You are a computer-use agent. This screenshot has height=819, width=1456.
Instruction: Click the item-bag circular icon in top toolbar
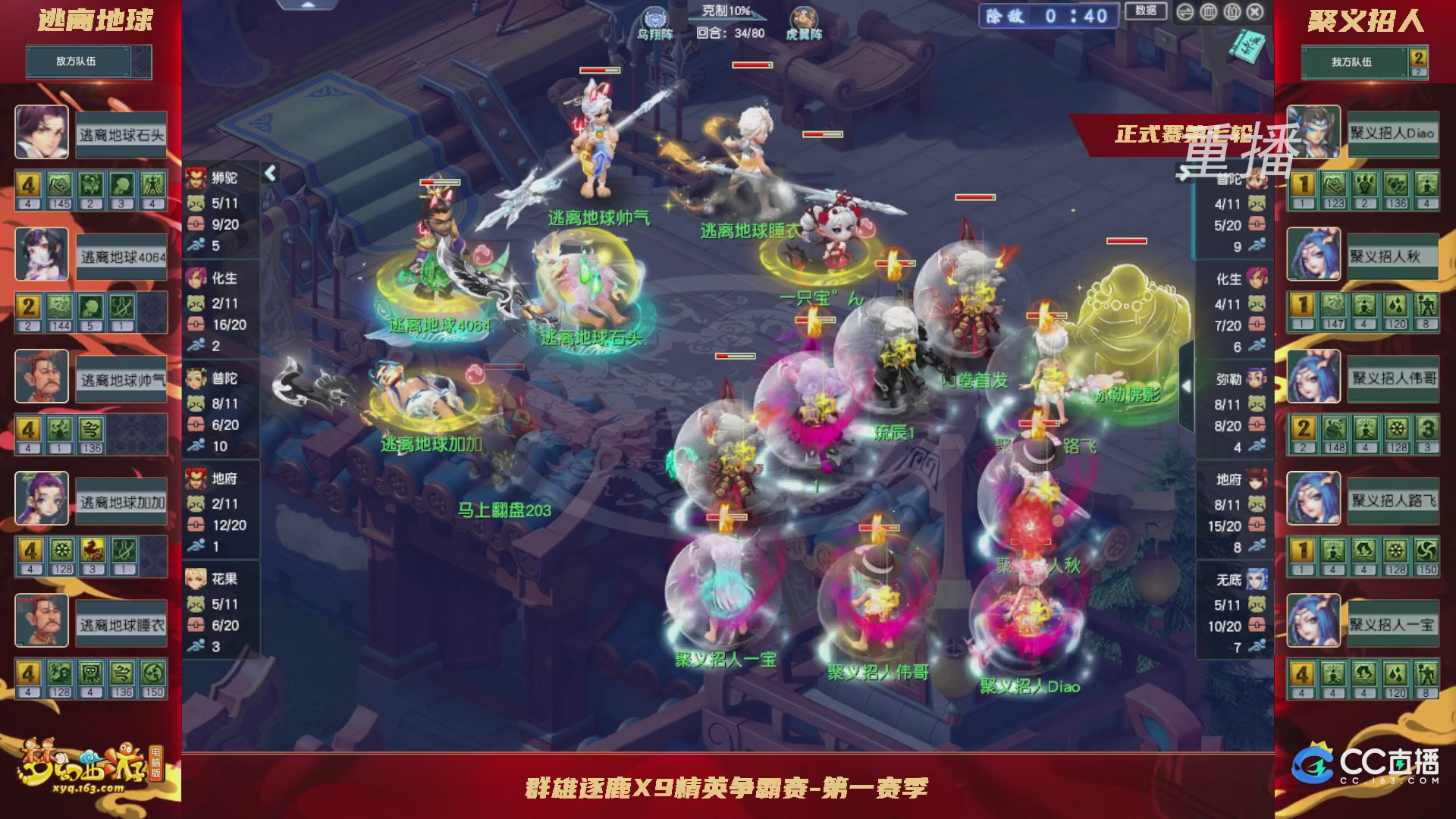tap(1232, 12)
